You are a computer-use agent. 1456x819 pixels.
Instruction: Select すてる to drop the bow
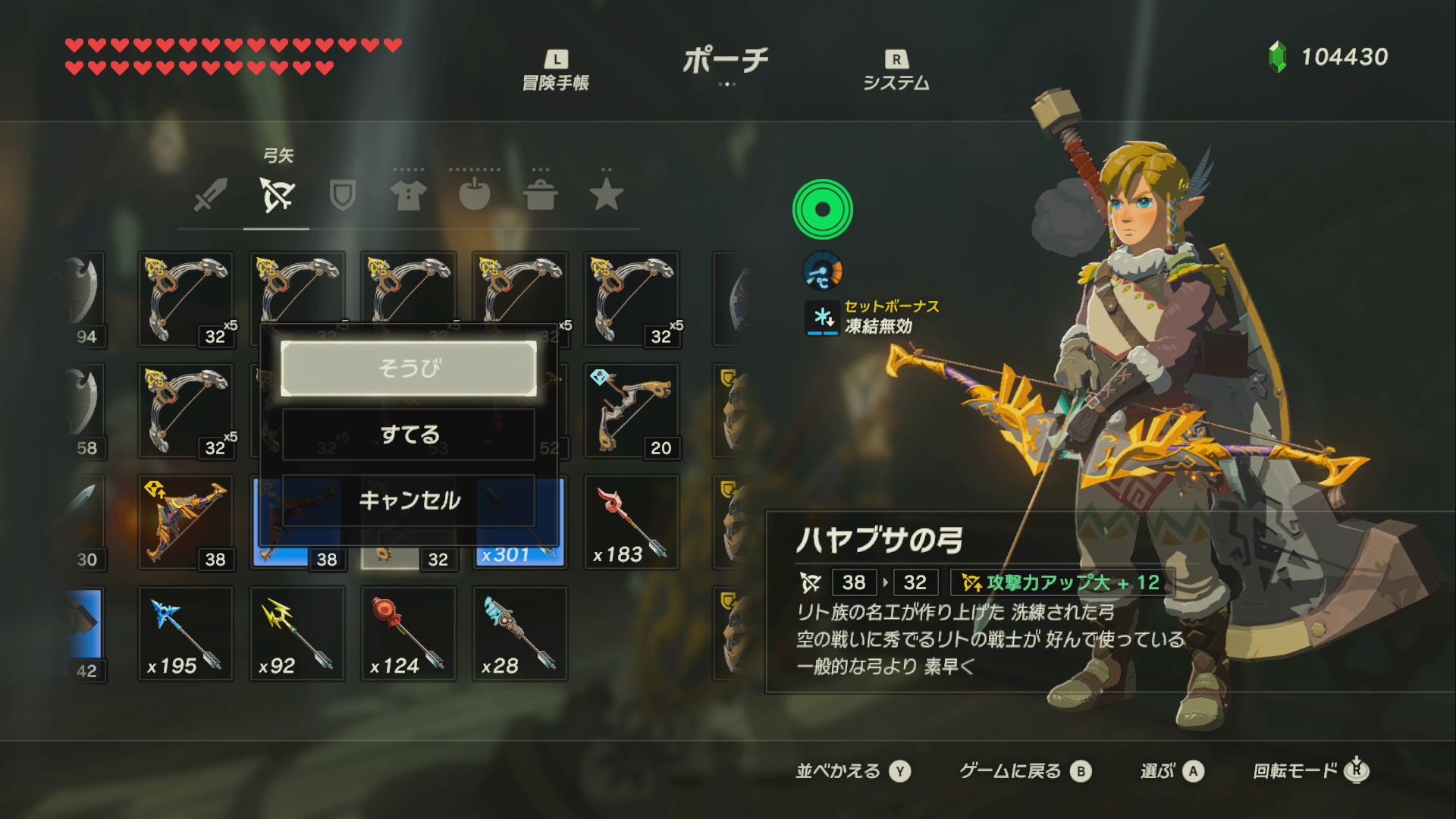409,435
